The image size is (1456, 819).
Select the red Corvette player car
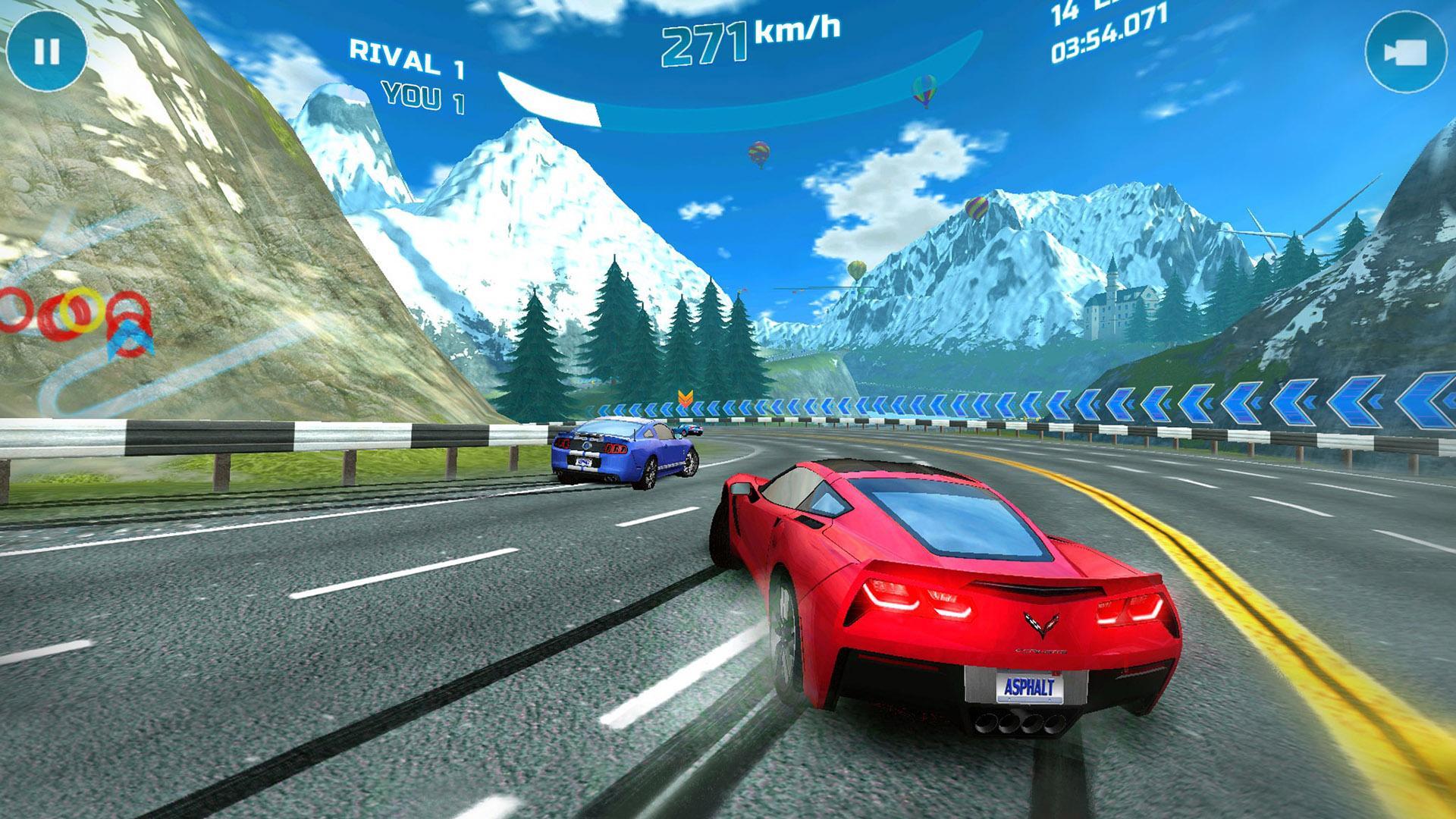[x=933, y=599]
